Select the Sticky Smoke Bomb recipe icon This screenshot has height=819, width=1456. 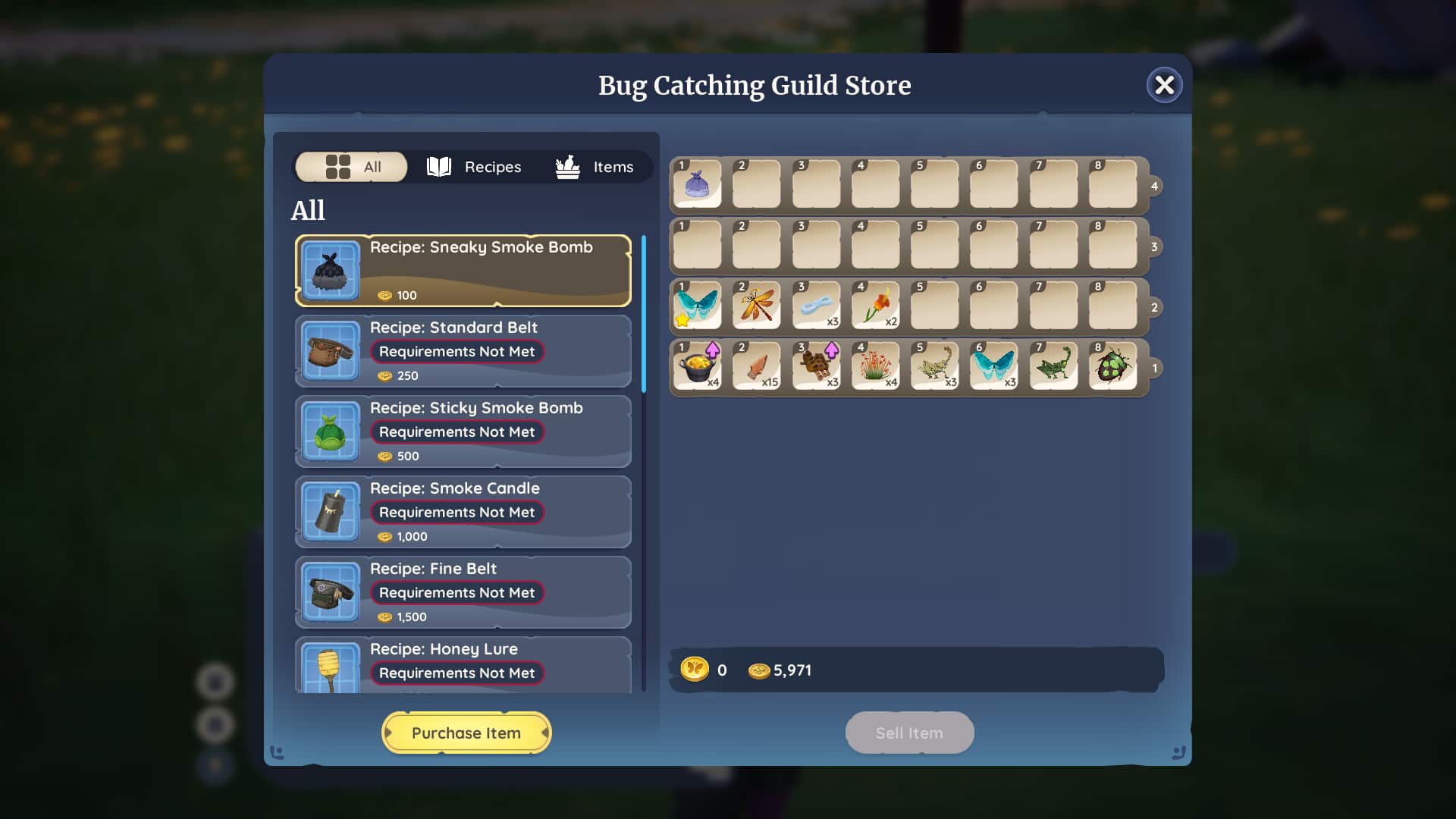tap(330, 431)
